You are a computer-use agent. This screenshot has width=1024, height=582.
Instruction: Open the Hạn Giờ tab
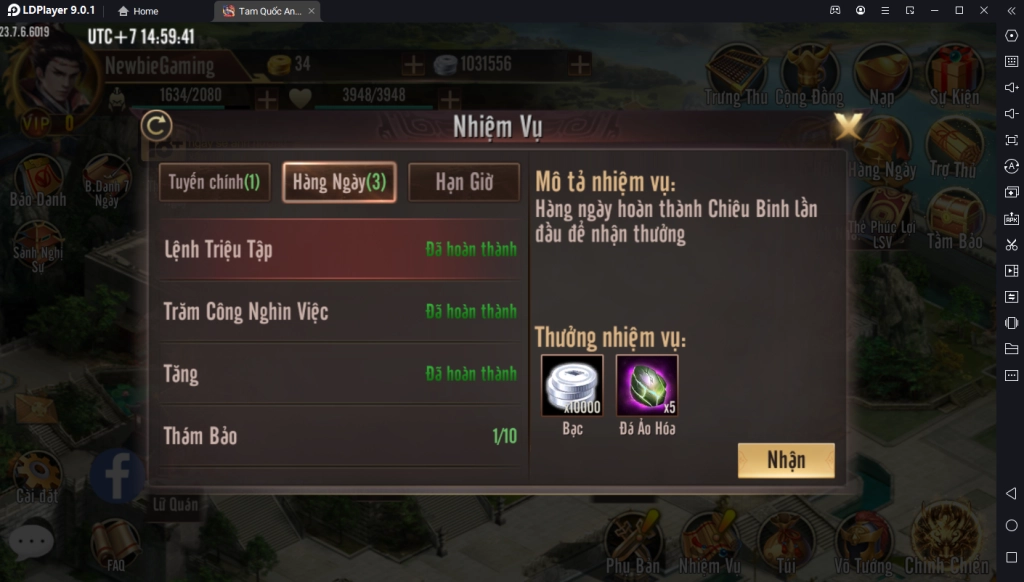464,182
